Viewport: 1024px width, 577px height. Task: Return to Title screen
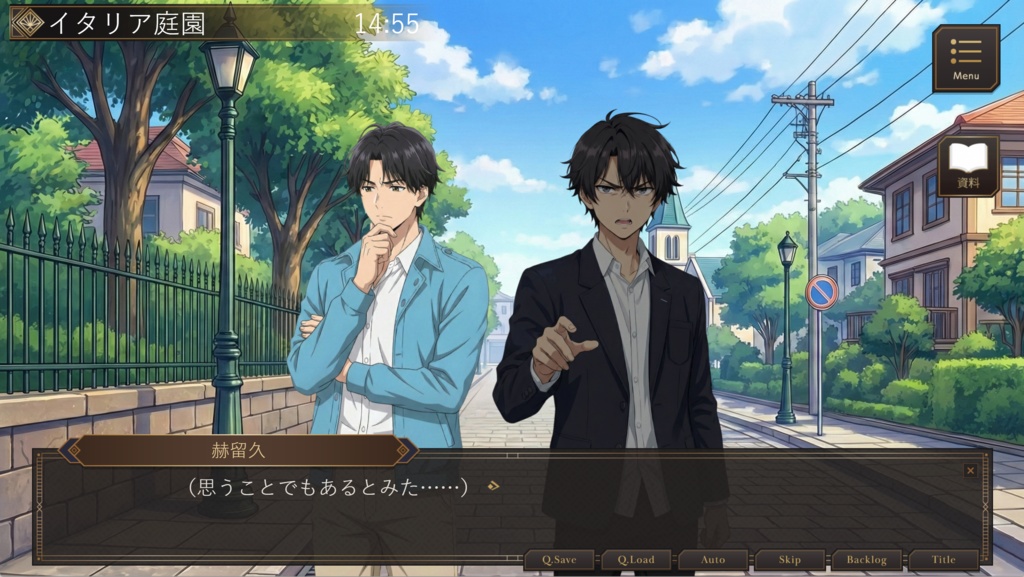click(943, 560)
